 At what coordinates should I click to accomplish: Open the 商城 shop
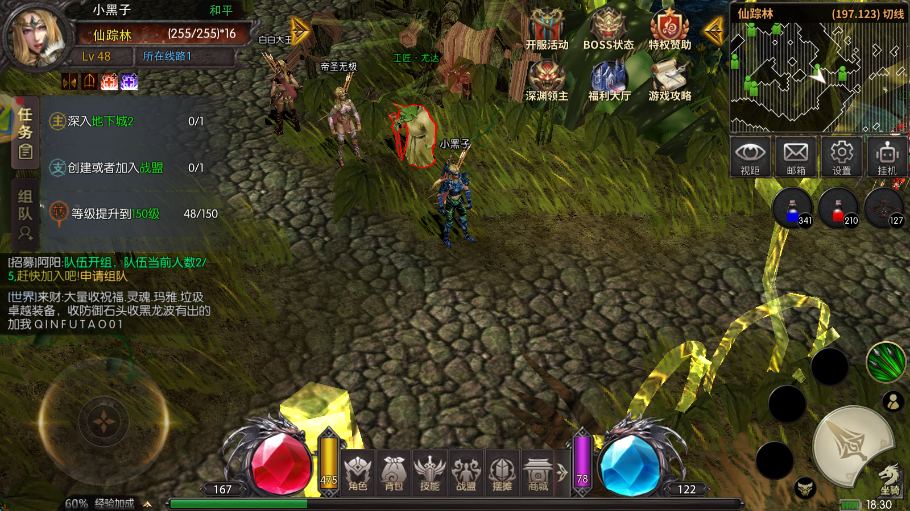pos(538,470)
